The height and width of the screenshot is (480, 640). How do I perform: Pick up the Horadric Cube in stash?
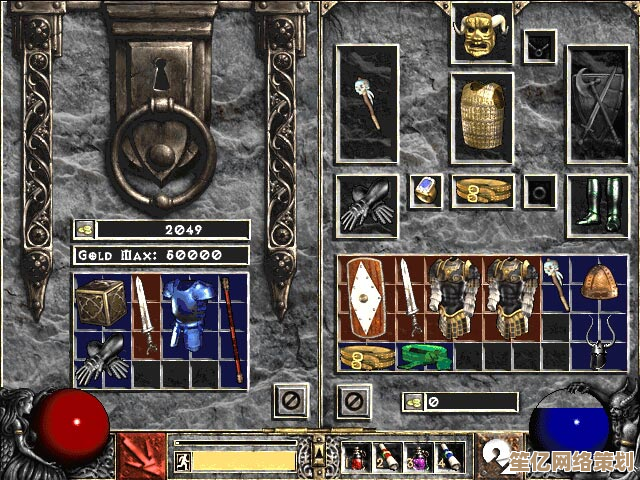pyautogui.click(x=103, y=302)
